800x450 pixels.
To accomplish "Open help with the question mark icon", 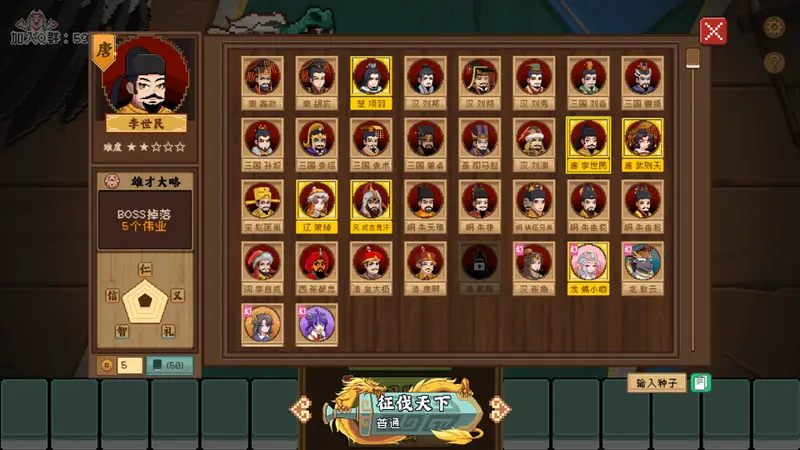I will click(x=773, y=62).
